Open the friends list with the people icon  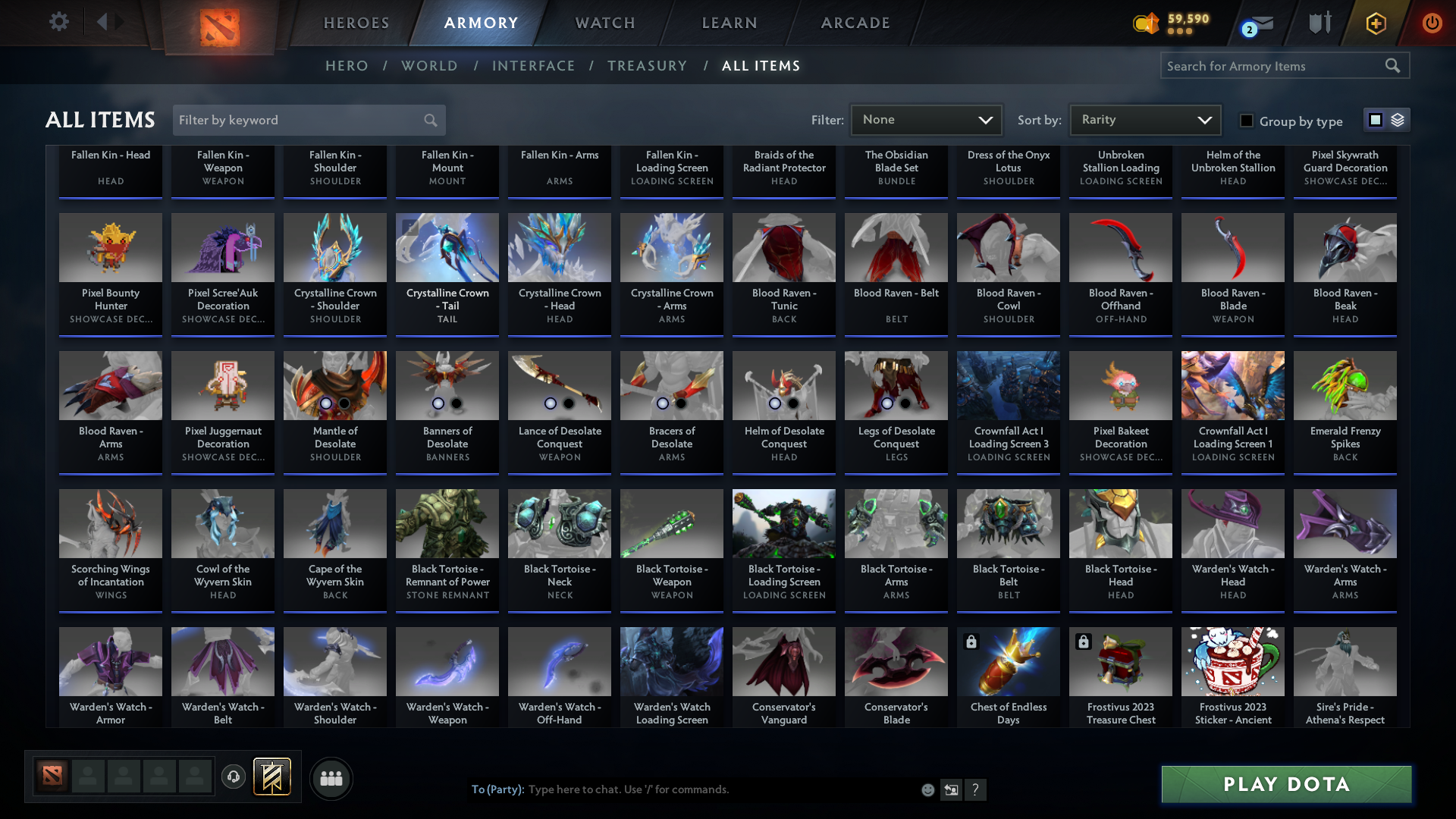[x=331, y=778]
